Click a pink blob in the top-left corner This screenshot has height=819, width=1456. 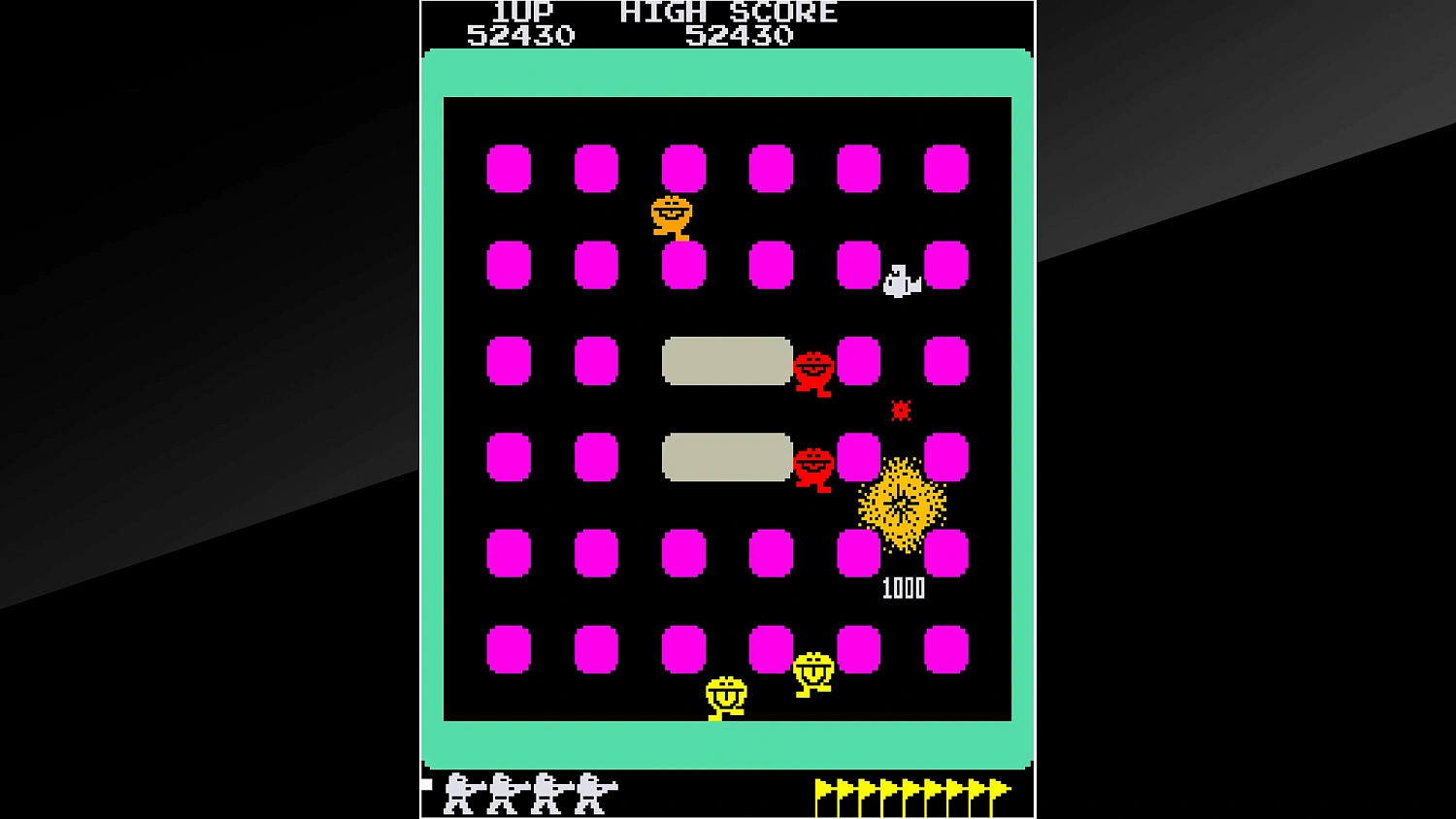509,167
